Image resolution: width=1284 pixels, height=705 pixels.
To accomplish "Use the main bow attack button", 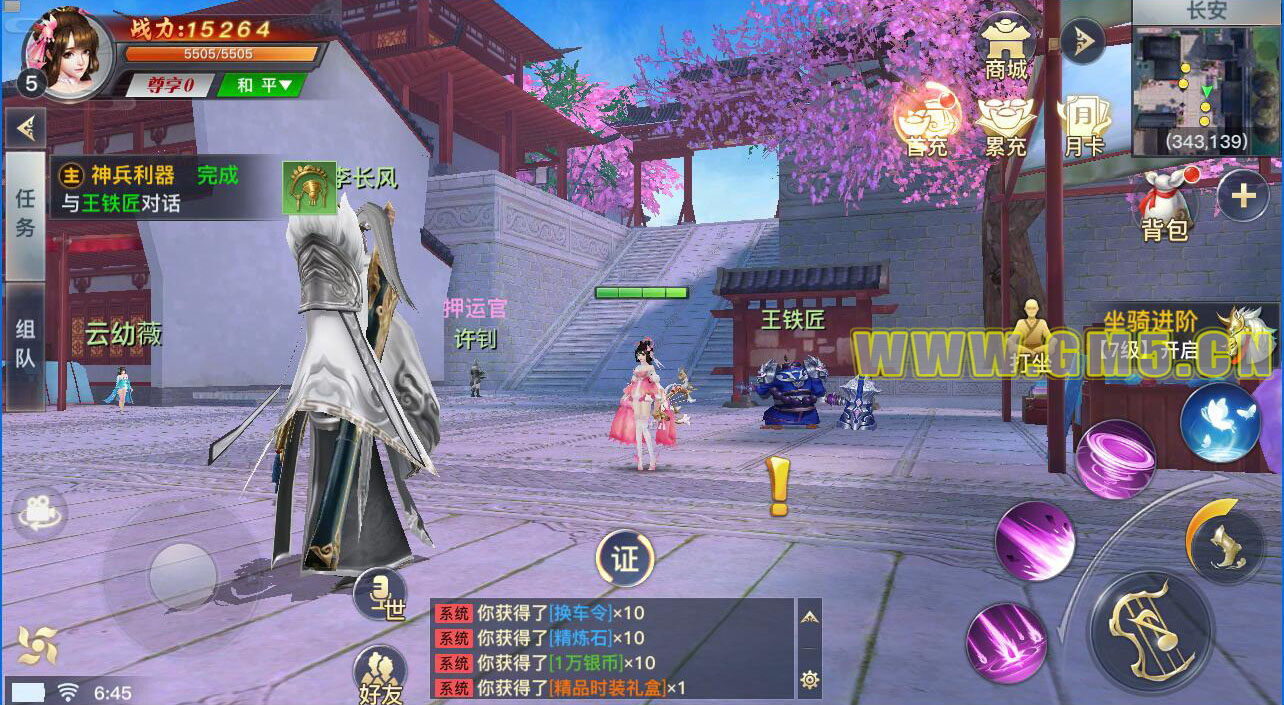I will (x=1151, y=632).
